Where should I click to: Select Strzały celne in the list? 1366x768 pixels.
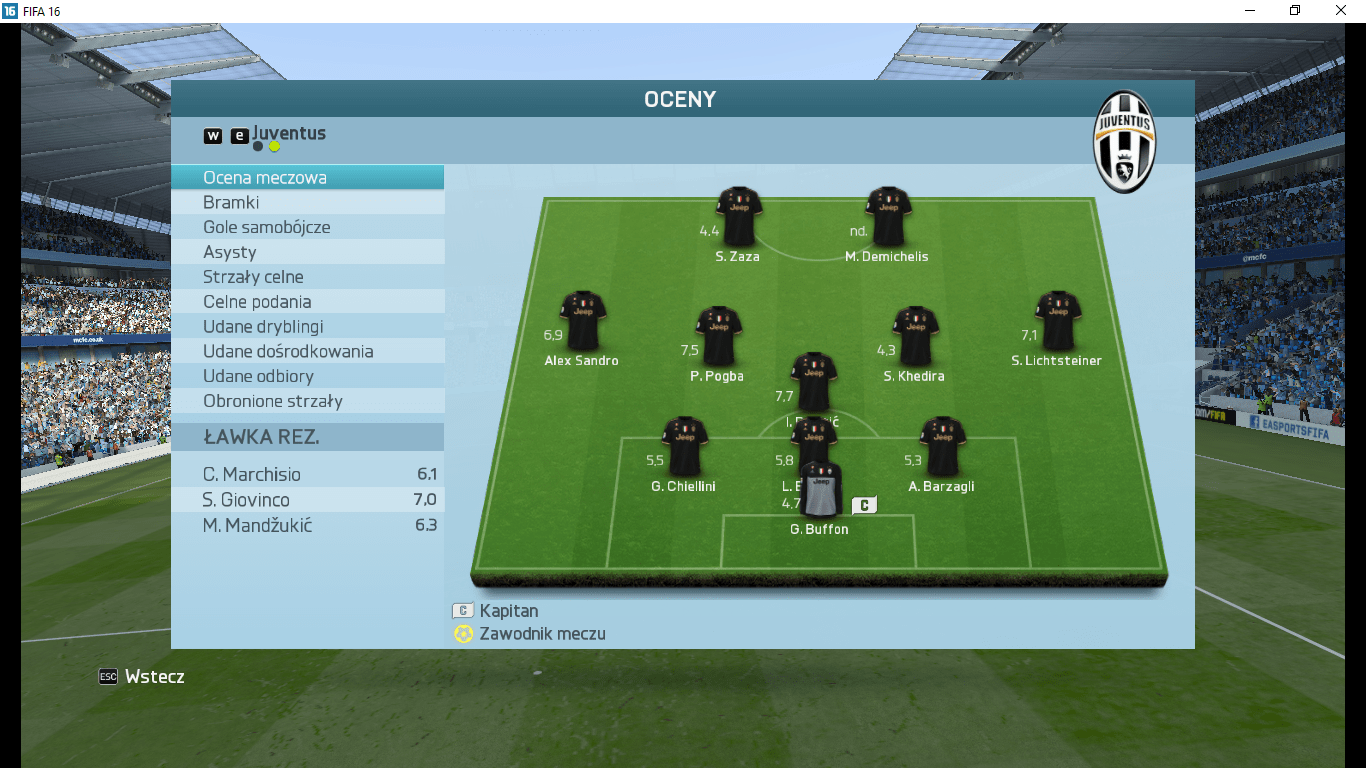(307, 277)
